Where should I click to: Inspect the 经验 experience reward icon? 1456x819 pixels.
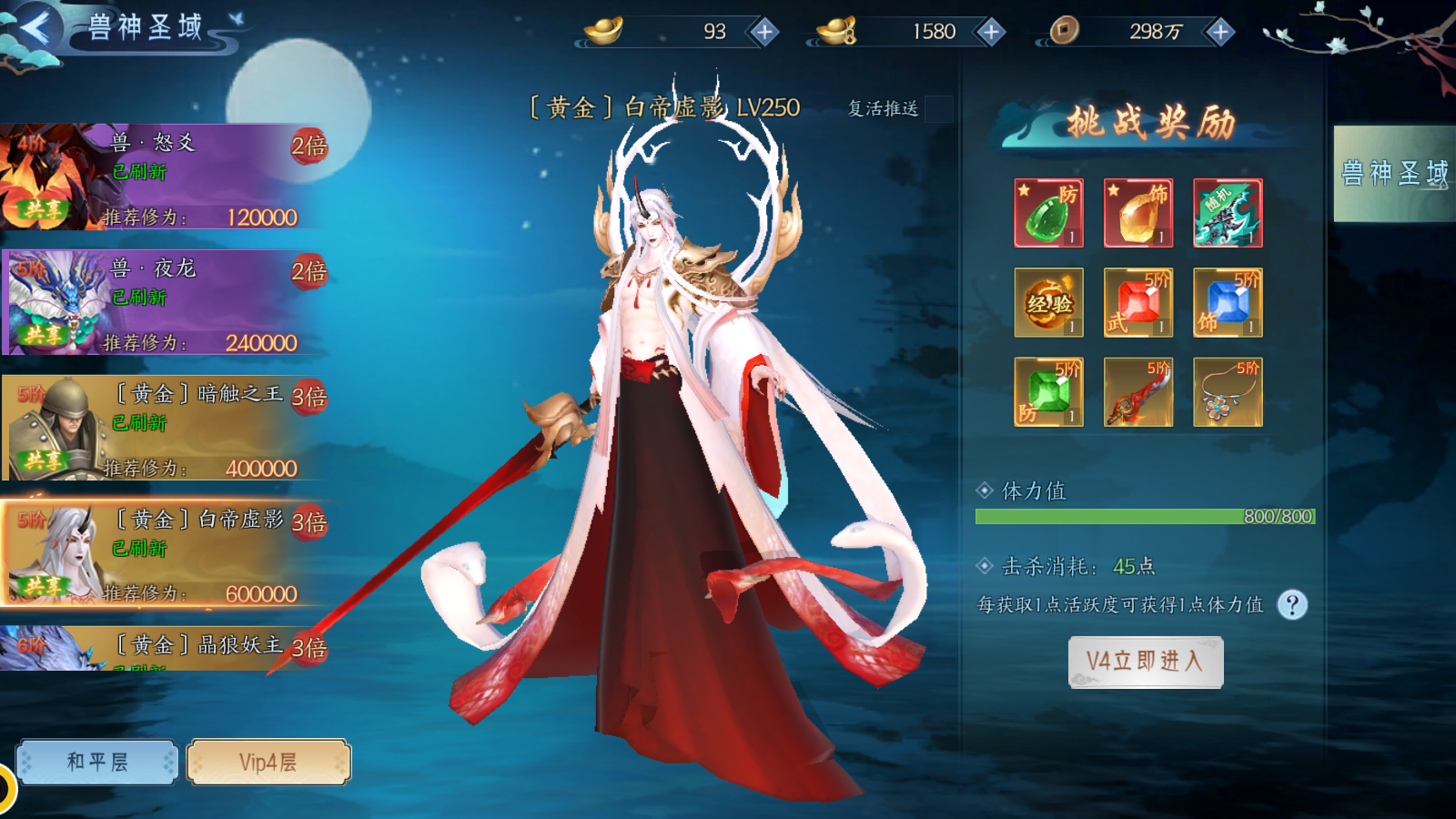coord(1048,303)
